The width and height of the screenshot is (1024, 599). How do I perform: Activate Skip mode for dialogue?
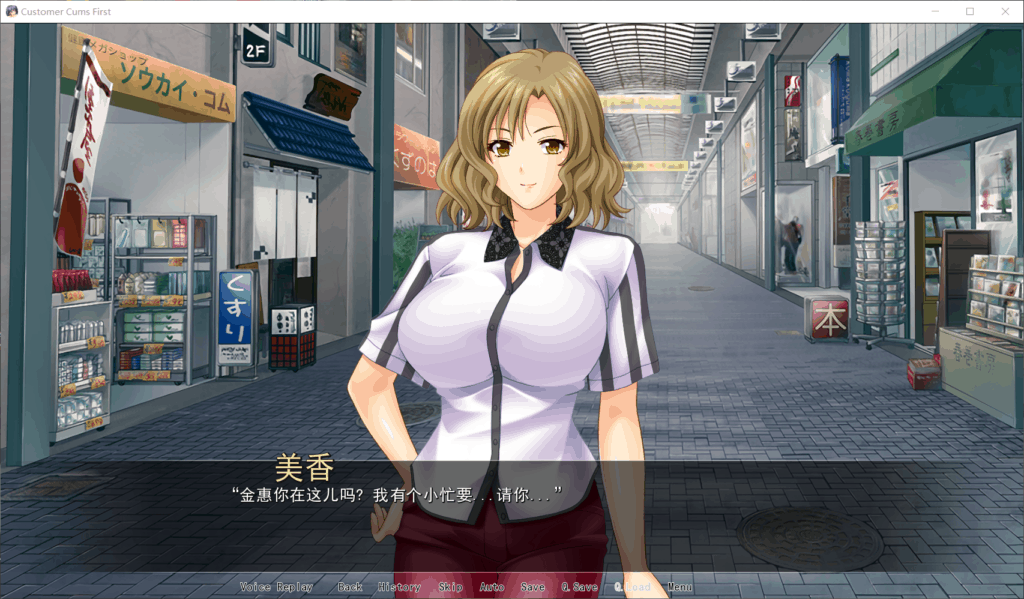(450, 587)
